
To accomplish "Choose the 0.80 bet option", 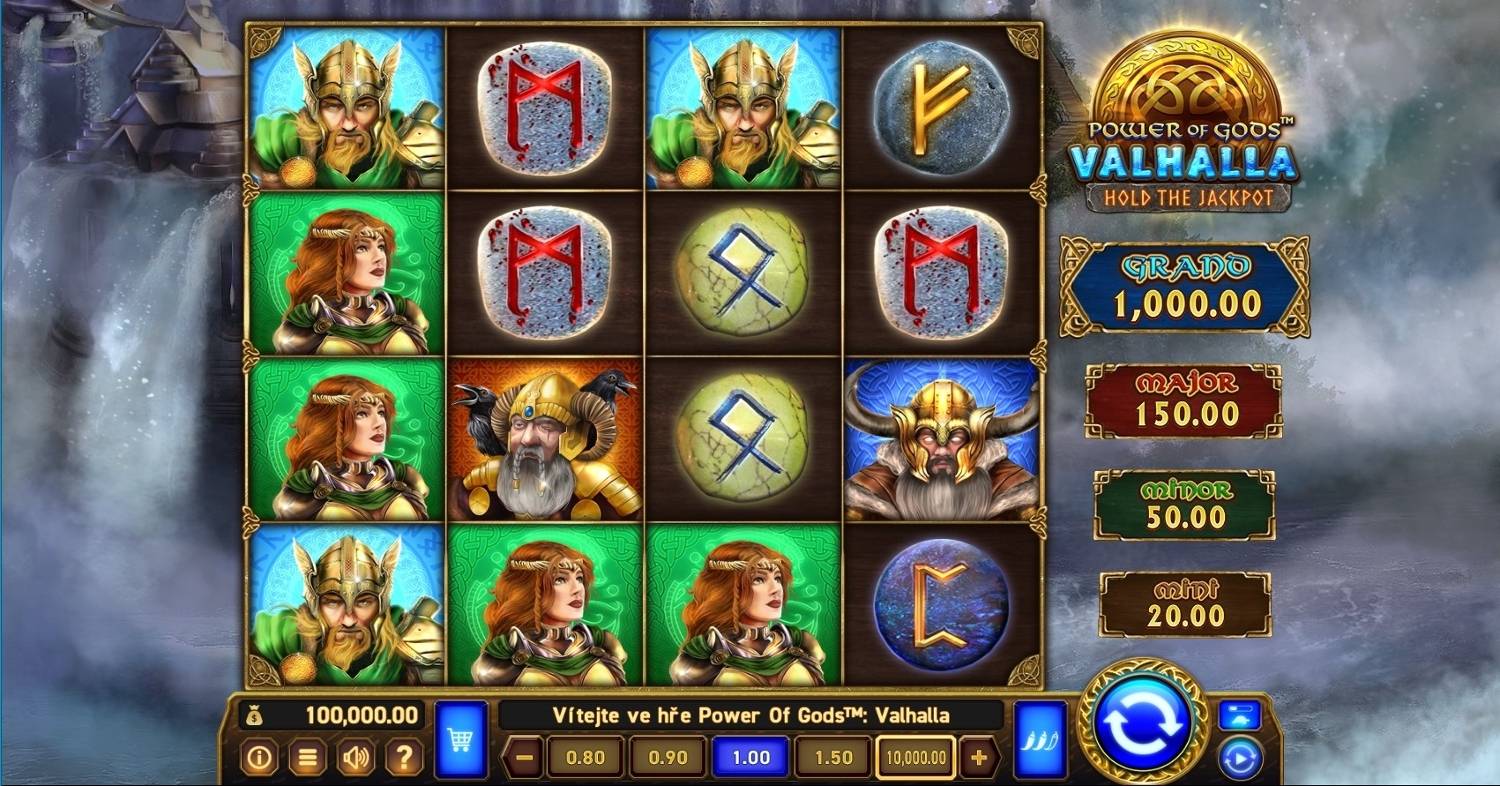I will pyautogui.click(x=584, y=757).
